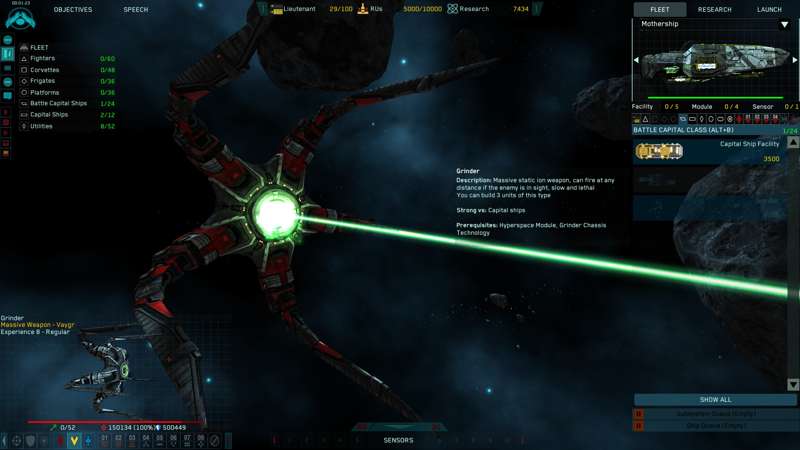Viewport: 800px width, 450px height.
Task: Show the next production ship
Action: (x=795, y=60)
